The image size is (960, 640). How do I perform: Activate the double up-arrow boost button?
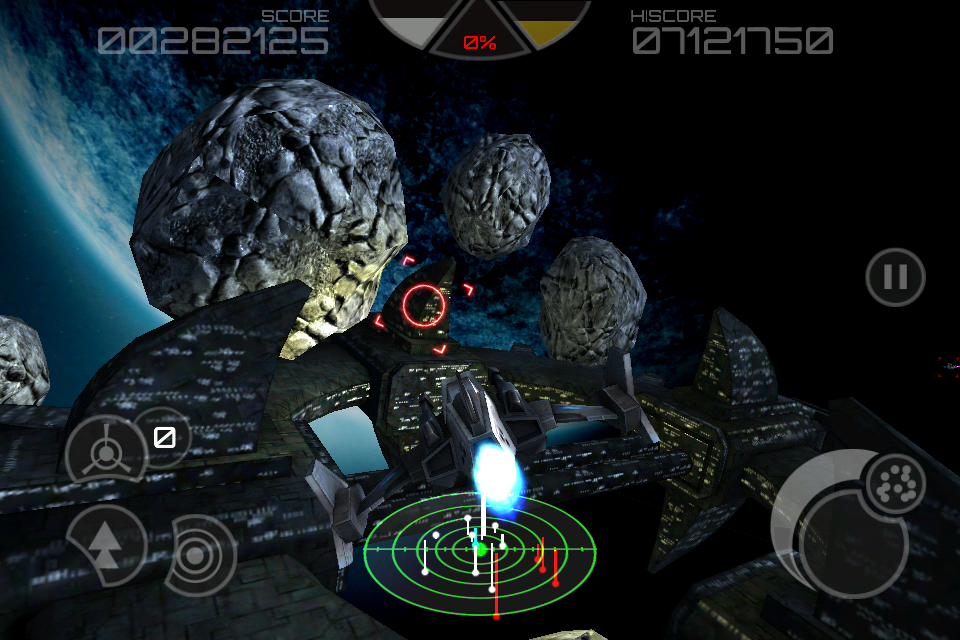click(104, 544)
